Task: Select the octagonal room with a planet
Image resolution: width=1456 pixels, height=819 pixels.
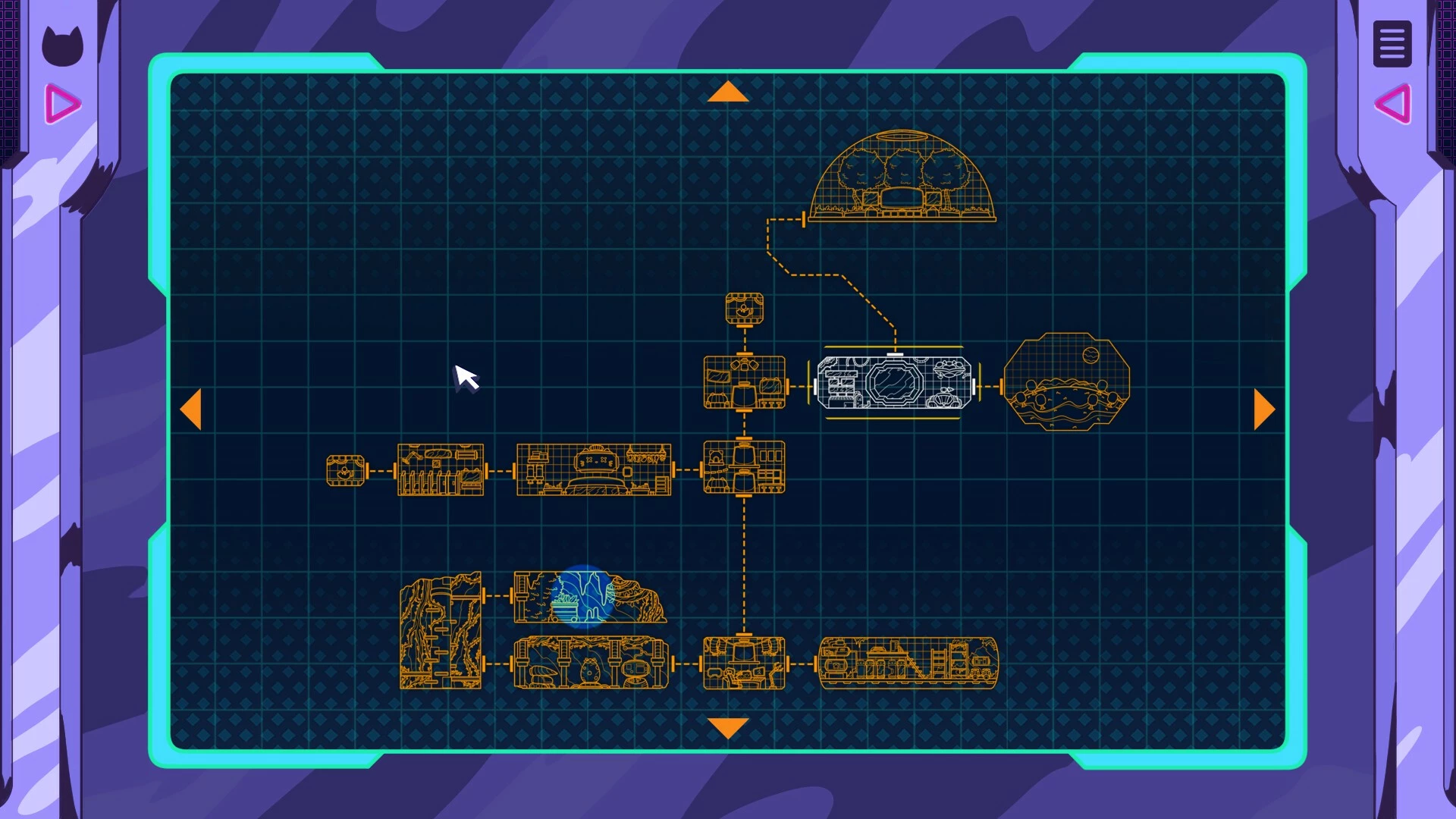Action: 1066,381
